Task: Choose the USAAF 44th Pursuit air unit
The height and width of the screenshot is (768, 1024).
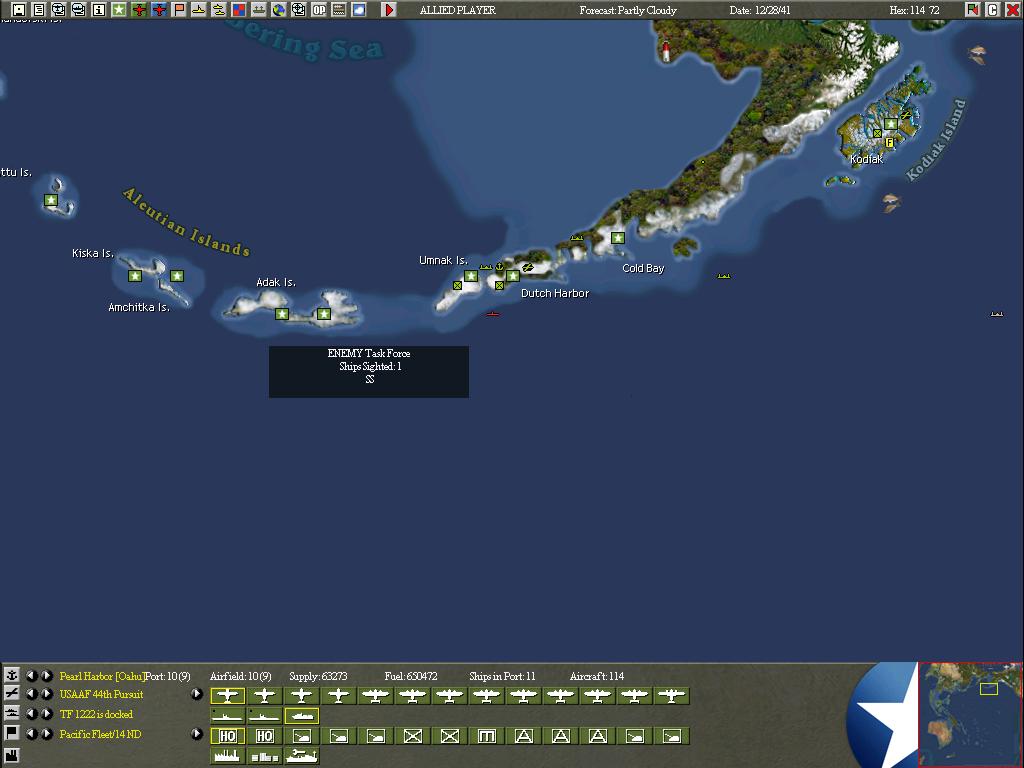Action: pyautogui.click(x=101, y=695)
